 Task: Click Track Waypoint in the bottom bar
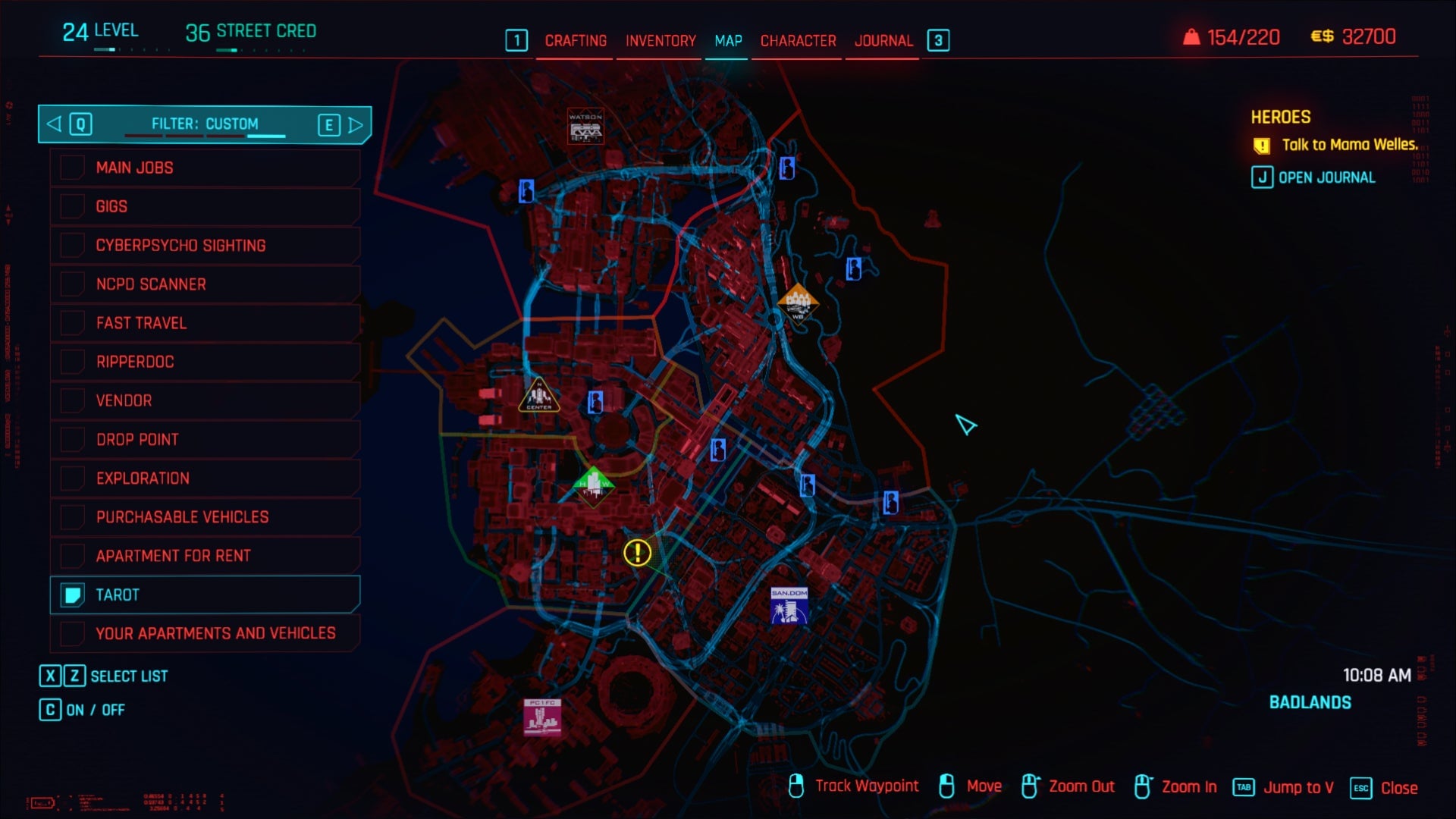(x=865, y=786)
